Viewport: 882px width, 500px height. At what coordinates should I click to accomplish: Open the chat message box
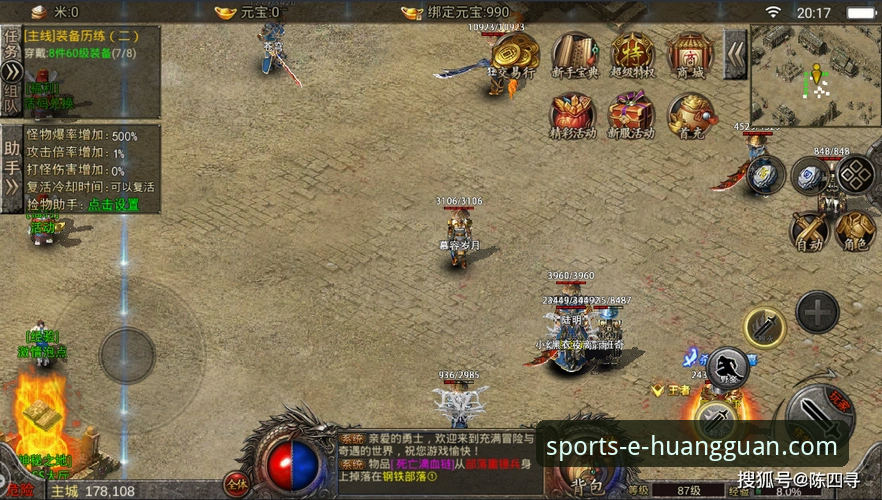(440, 457)
